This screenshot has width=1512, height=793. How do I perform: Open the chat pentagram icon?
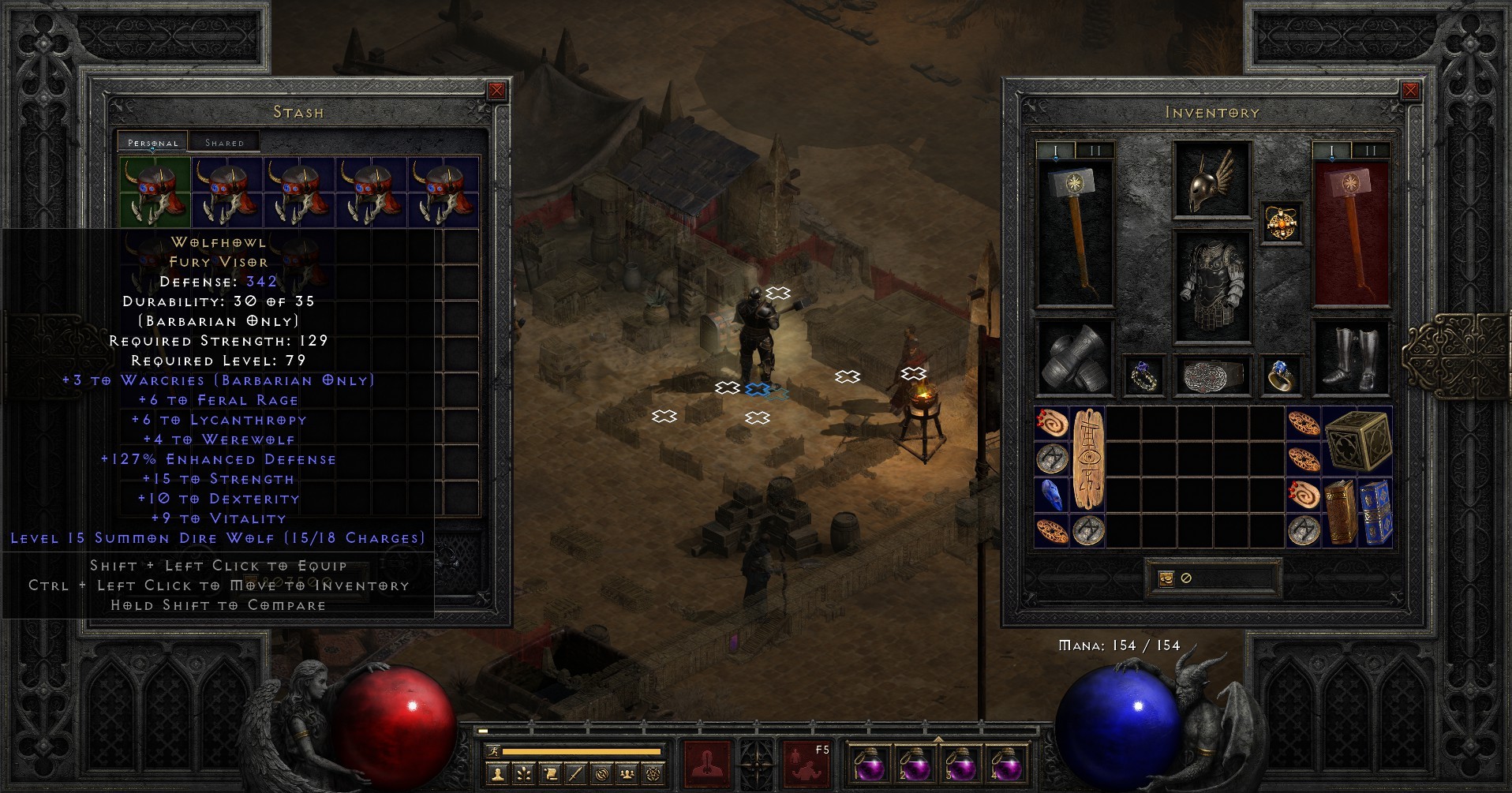pyautogui.click(x=652, y=775)
